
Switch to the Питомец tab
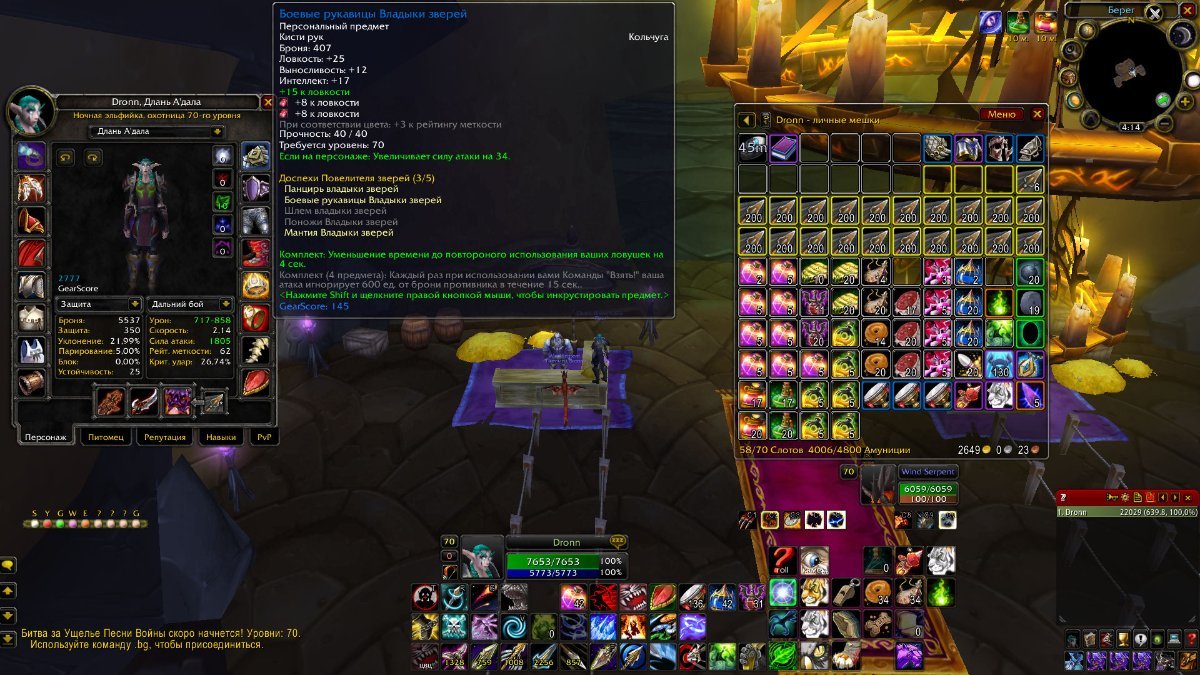105,437
